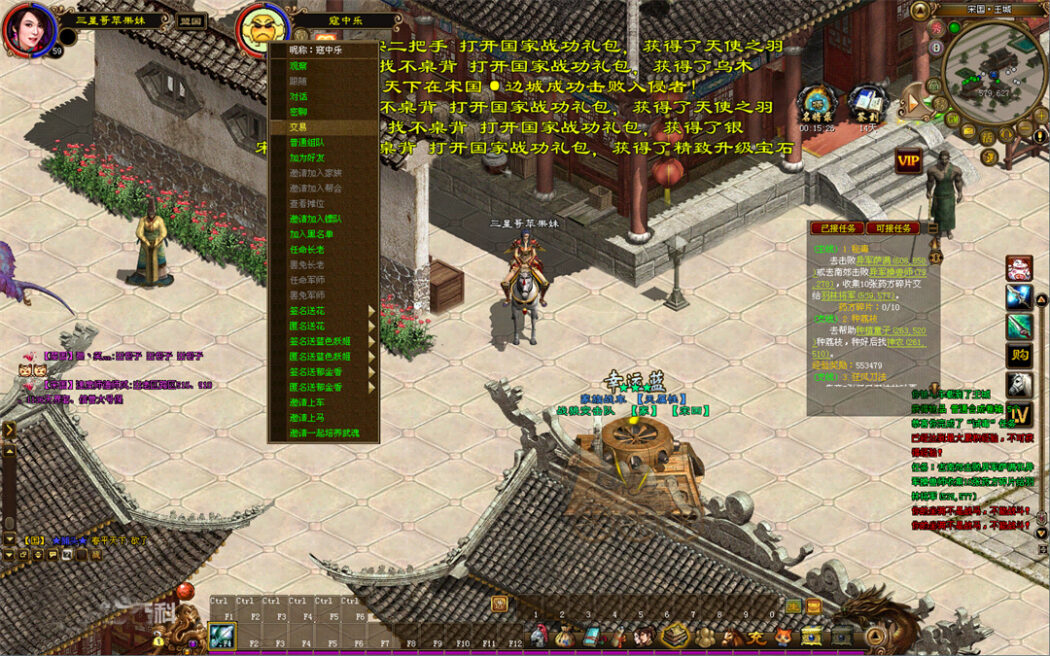Screen dimensions: 1050x656
Task: Click the target portrait of 寇中乐
Action: 263,31
